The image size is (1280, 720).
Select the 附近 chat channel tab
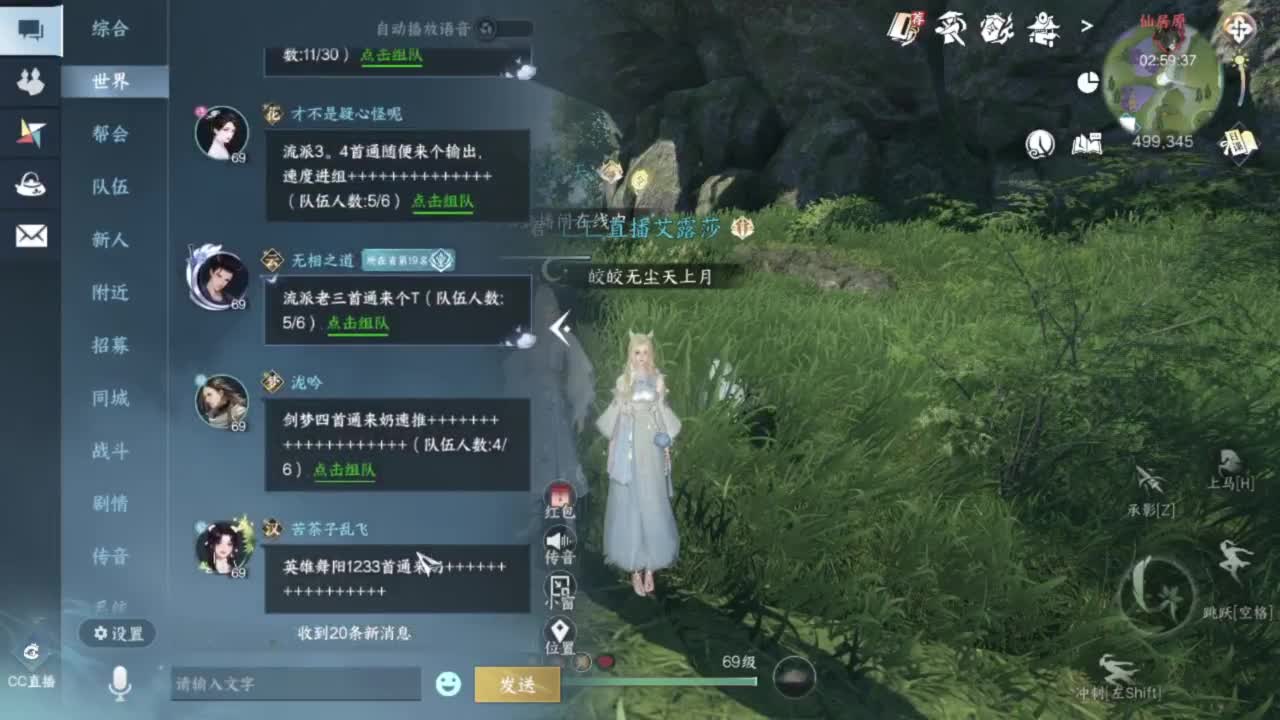click(x=113, y=294)
